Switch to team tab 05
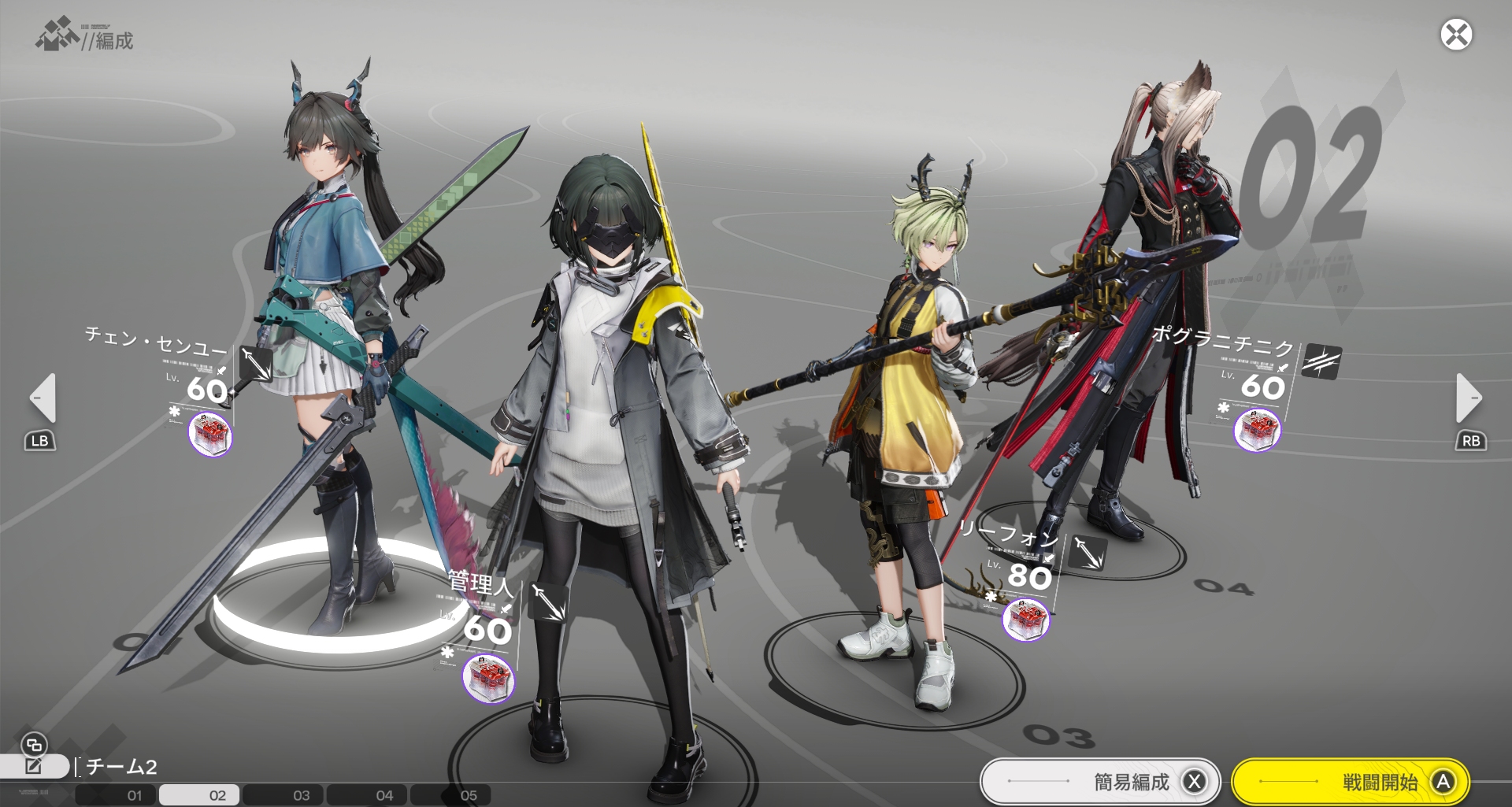The height and width of the screenshot is (807, 1512). click(469, 795)
